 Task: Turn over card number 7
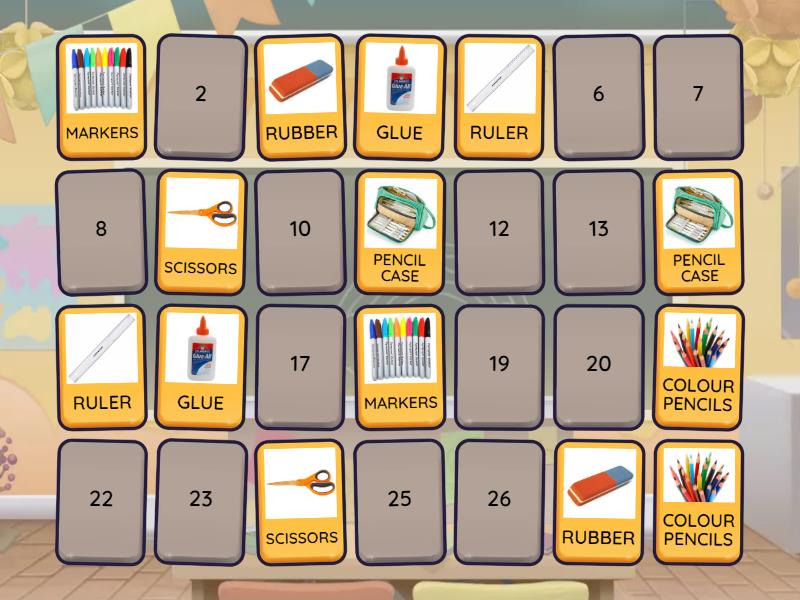(698, 95)
